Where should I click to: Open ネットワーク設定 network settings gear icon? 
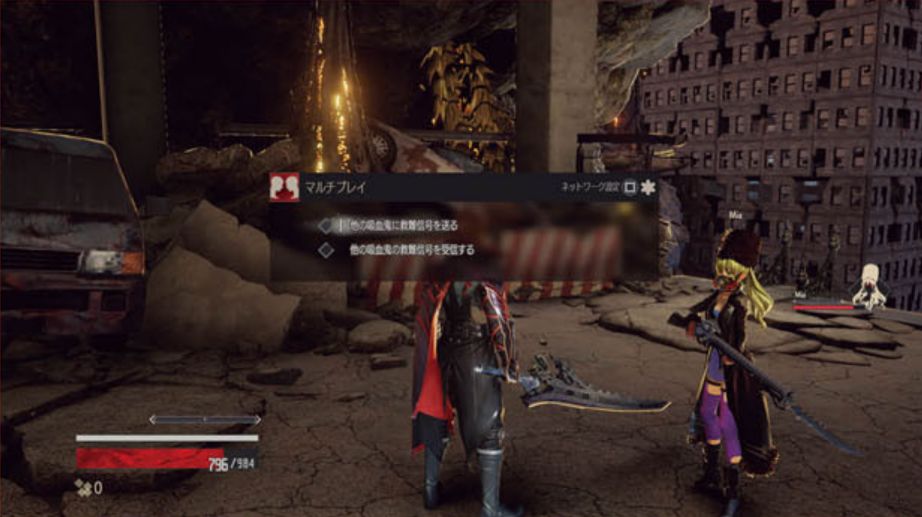click(648, 187)
